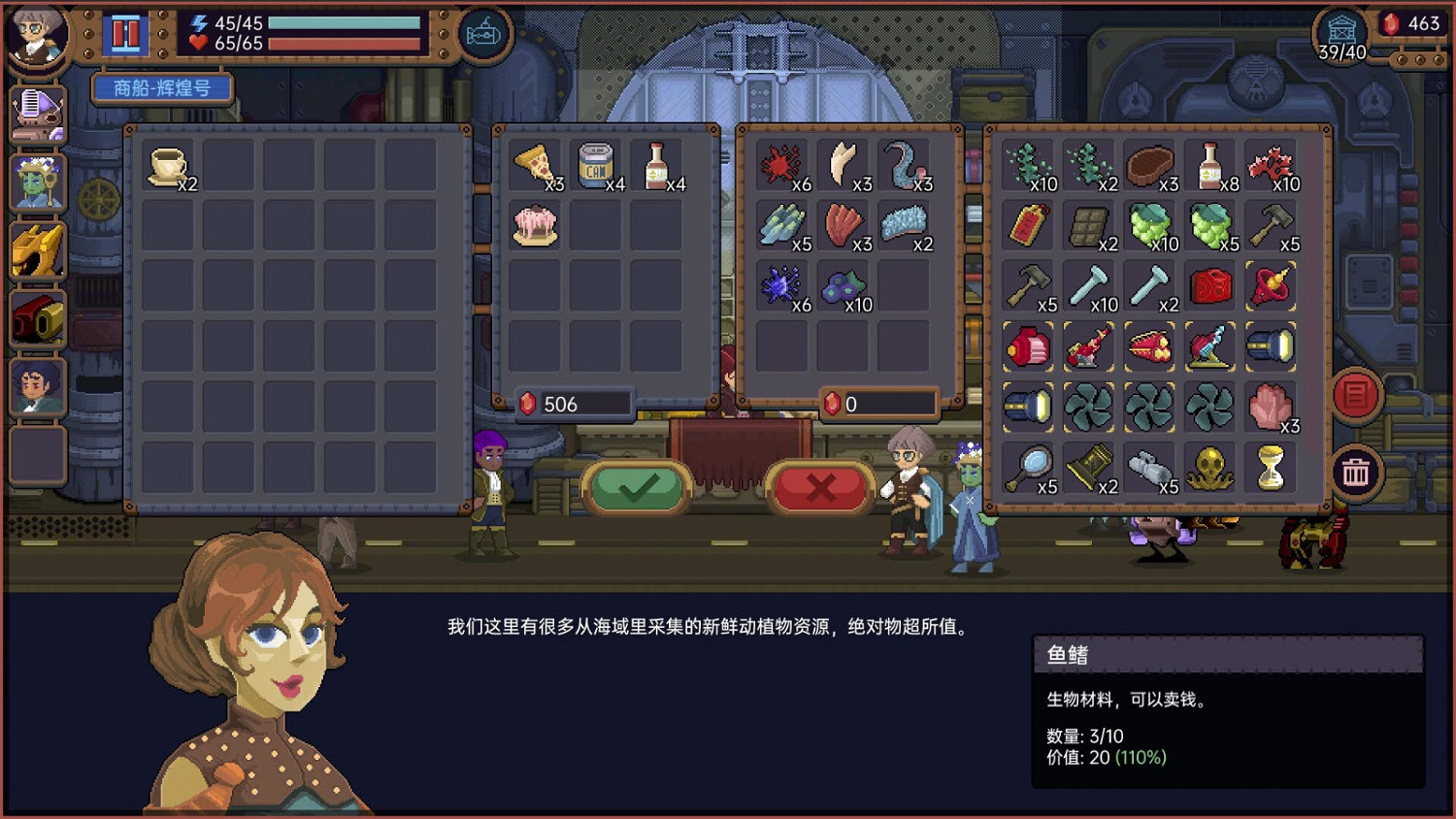Select the eel x3 in the sell panel
This screenshot has width=1456, height=819.
[x=905, y=165]
